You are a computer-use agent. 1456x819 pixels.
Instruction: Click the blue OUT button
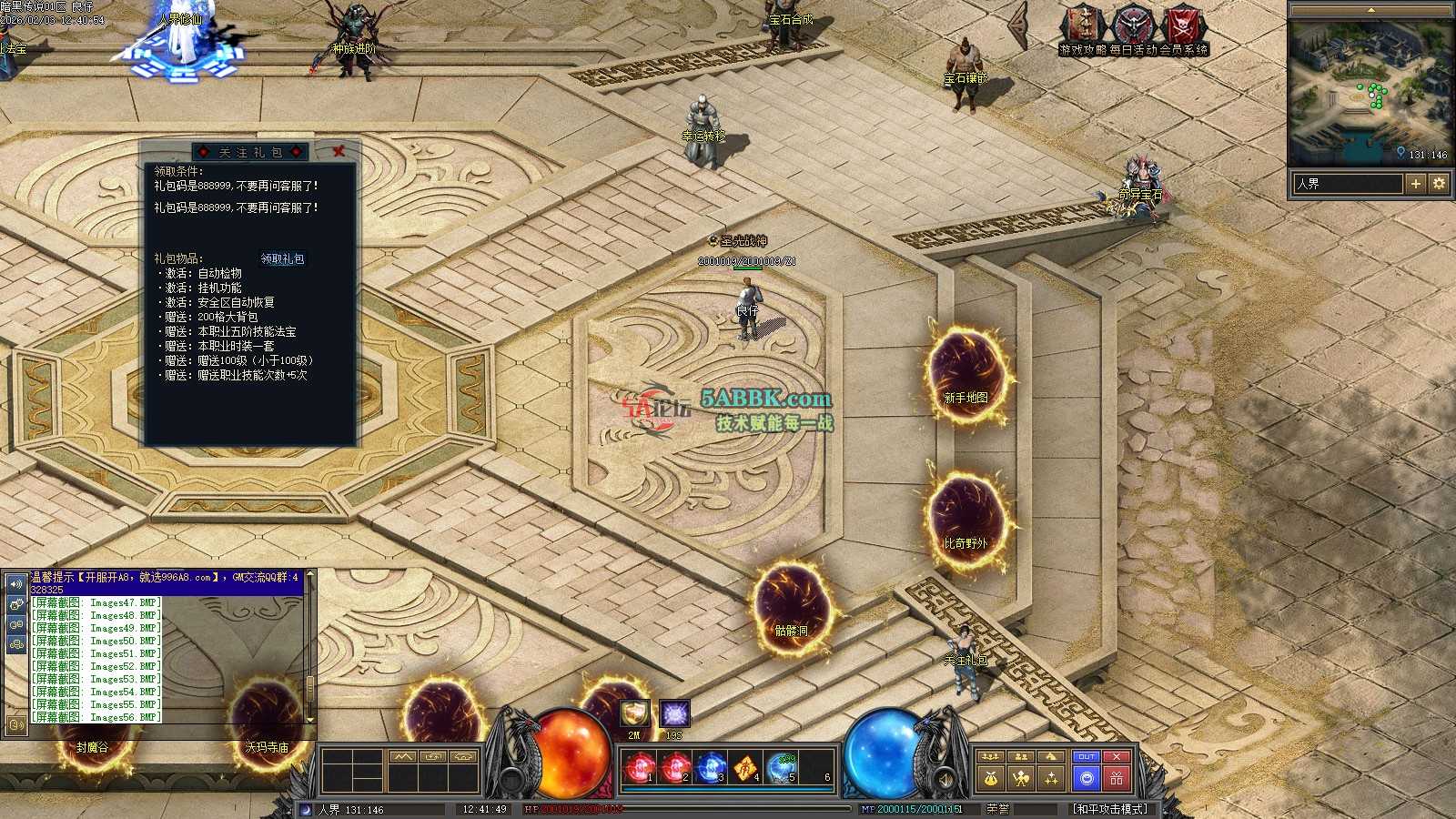click(1086, 757)
